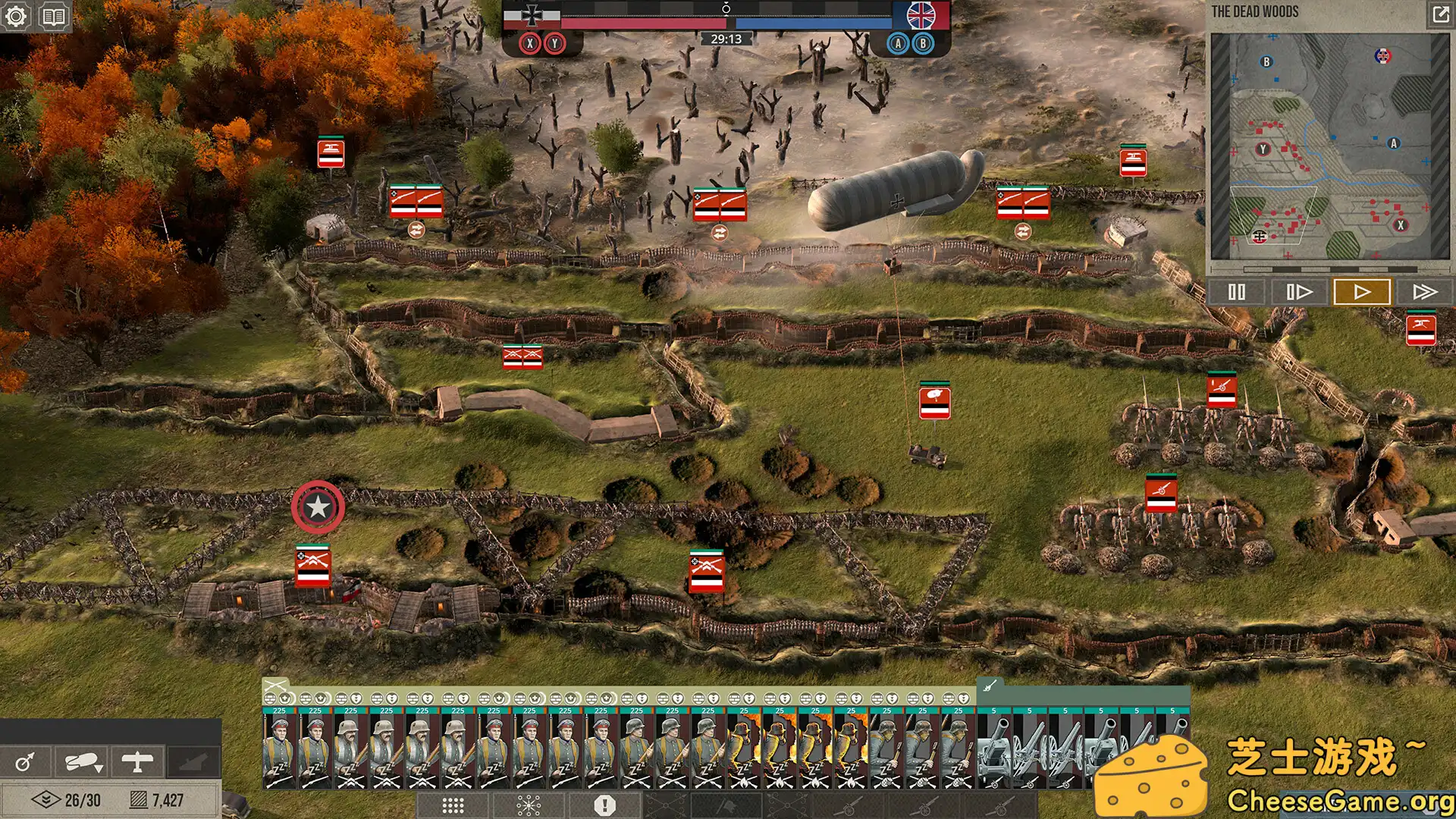Click the German X faction button at top

(530, 43)
